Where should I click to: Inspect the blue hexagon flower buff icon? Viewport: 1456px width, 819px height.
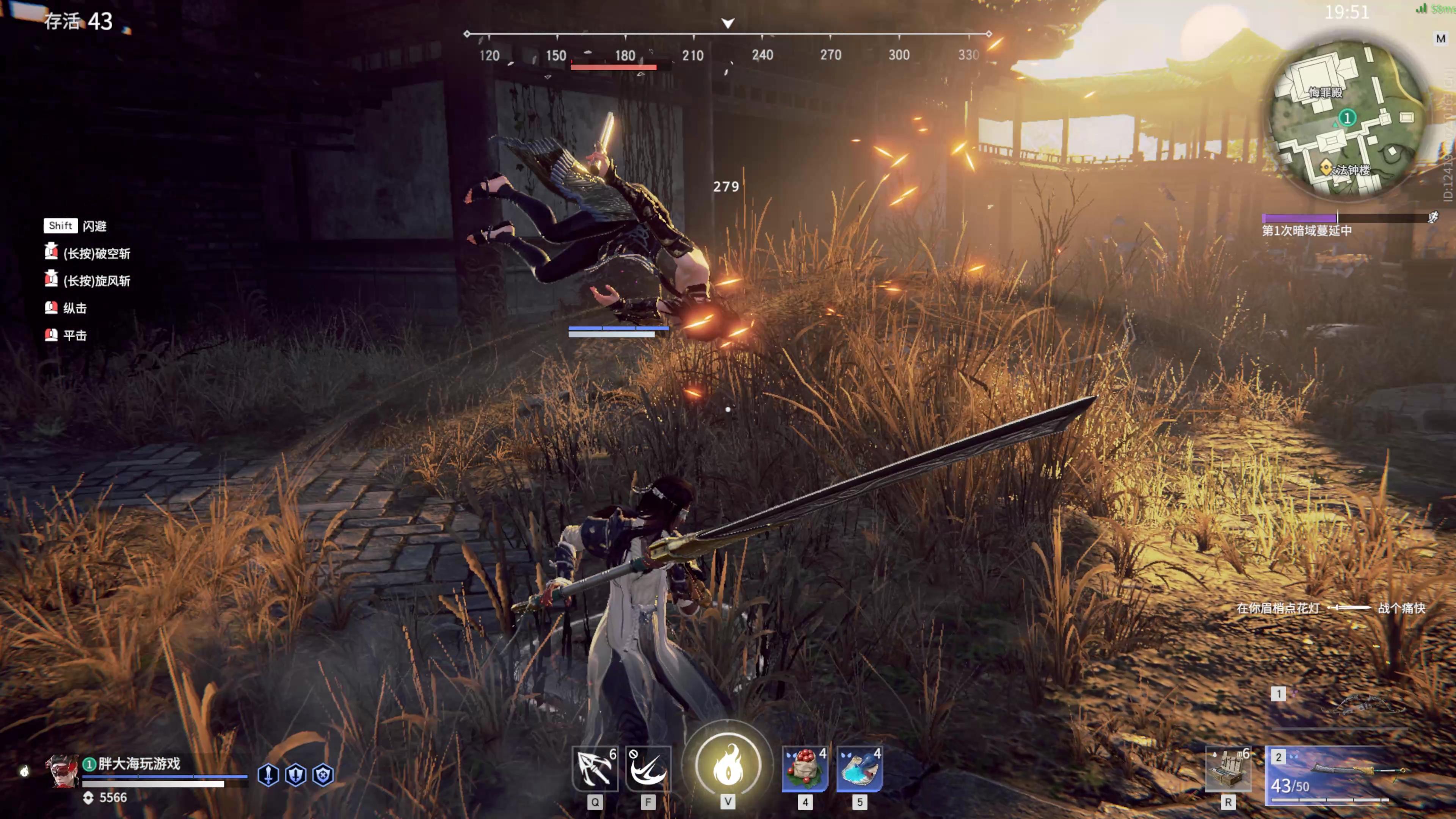pyautogui.click(x=323, y=774)
